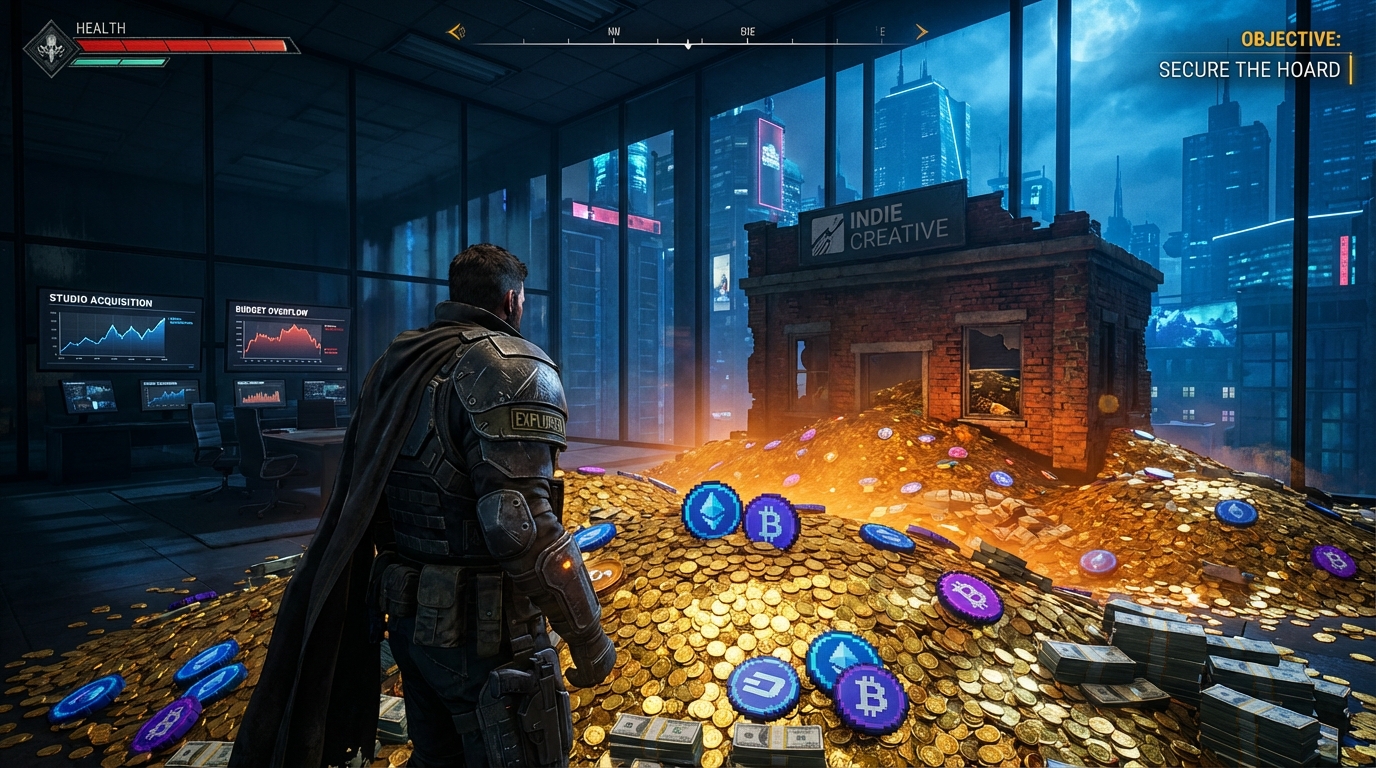Click the compass strip's right orange arrow

921,32
